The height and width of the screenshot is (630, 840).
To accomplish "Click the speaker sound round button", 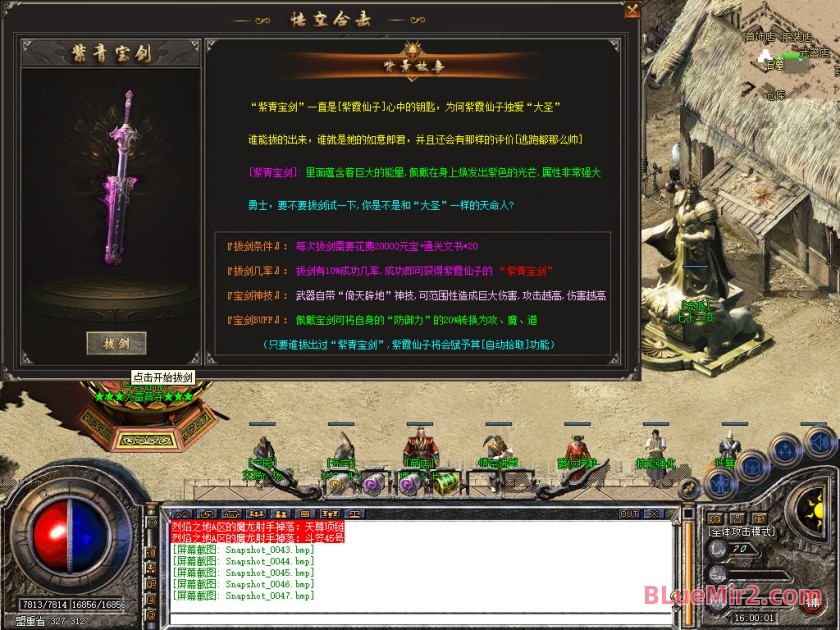I will (818, 440).
